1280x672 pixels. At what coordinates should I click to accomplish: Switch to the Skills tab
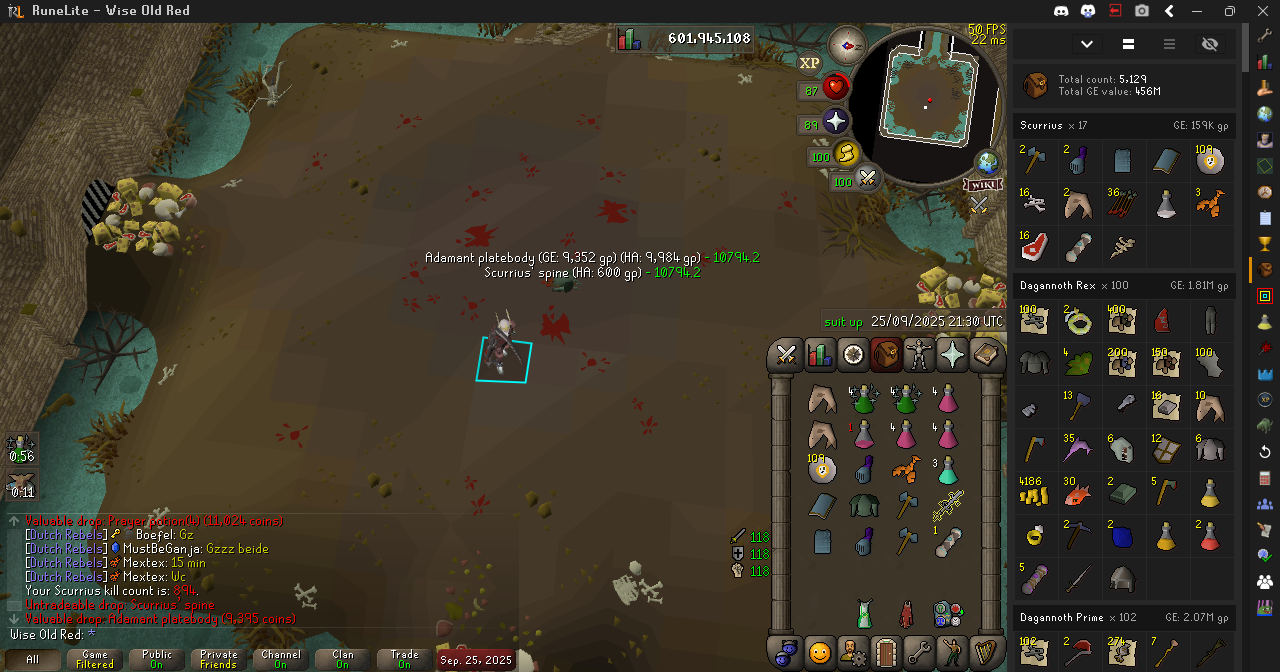[x=819, y=355]
